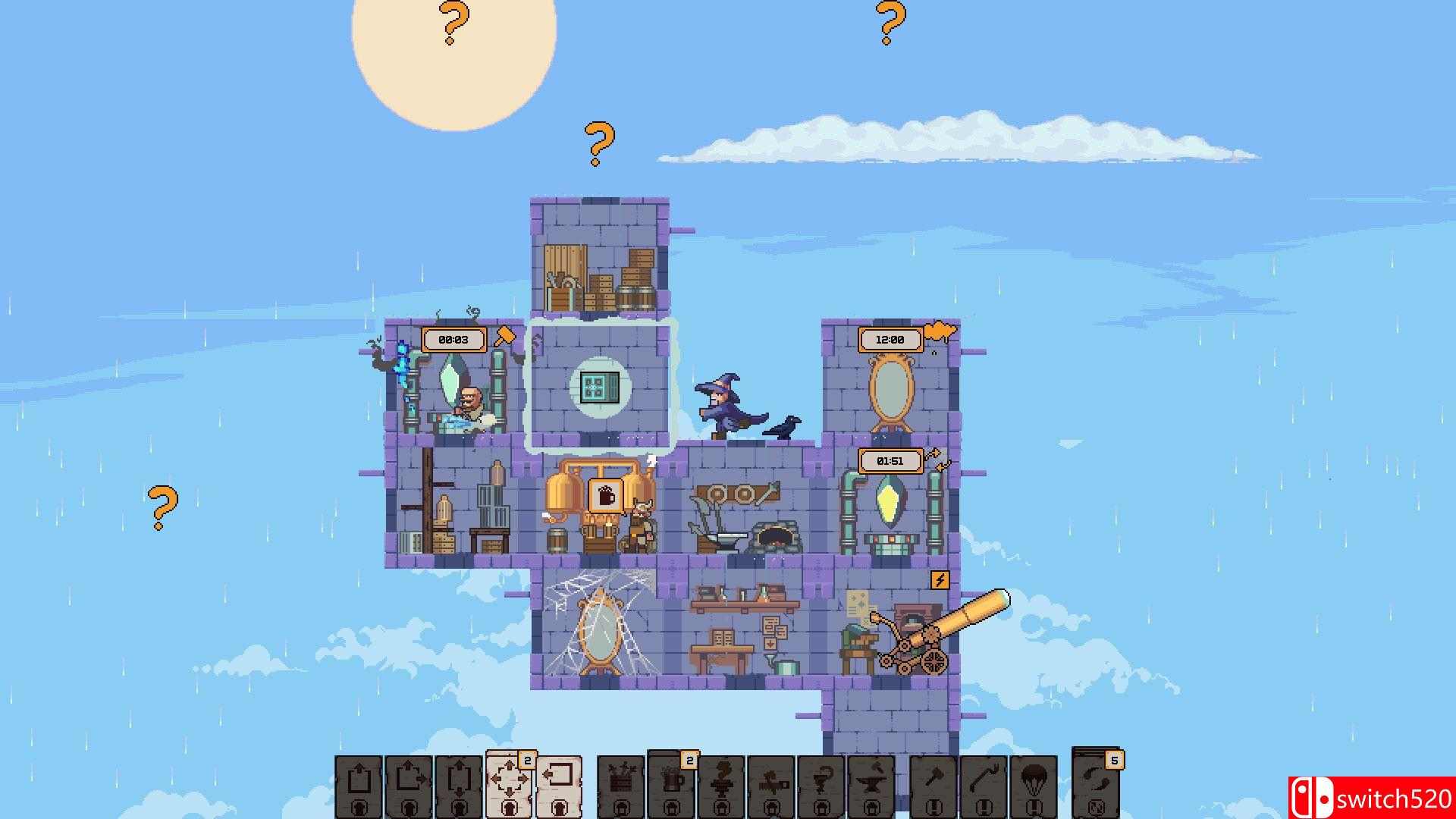Select the anvil forge card
This screenshot has width=1456, height=819.
coord(873,785)
